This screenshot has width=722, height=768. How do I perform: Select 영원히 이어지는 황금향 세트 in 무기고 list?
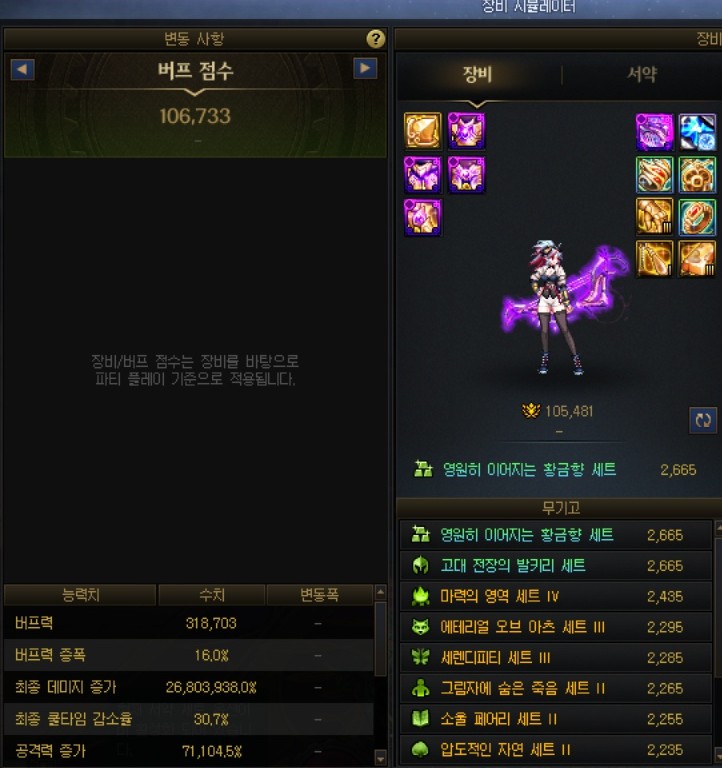point(555,536)
